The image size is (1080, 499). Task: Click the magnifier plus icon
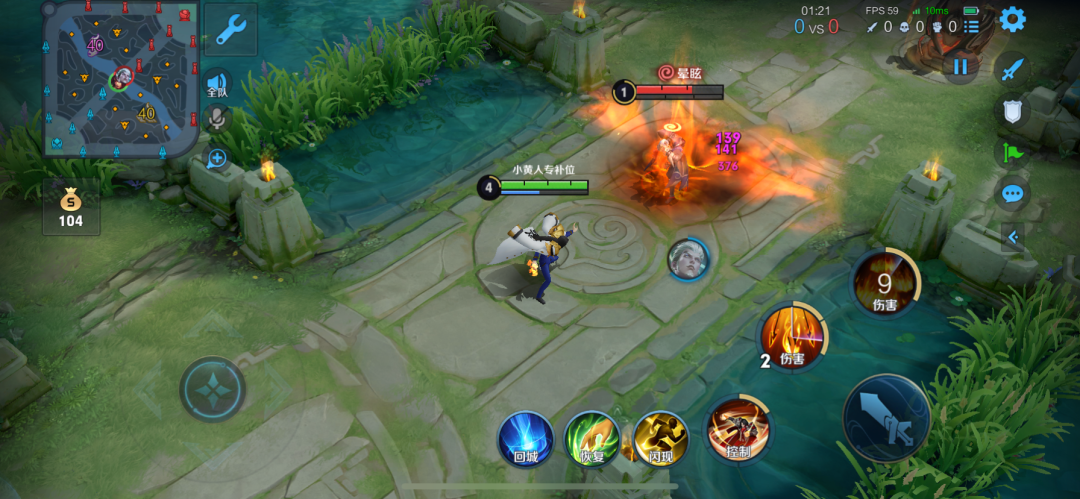pos(216,158)
